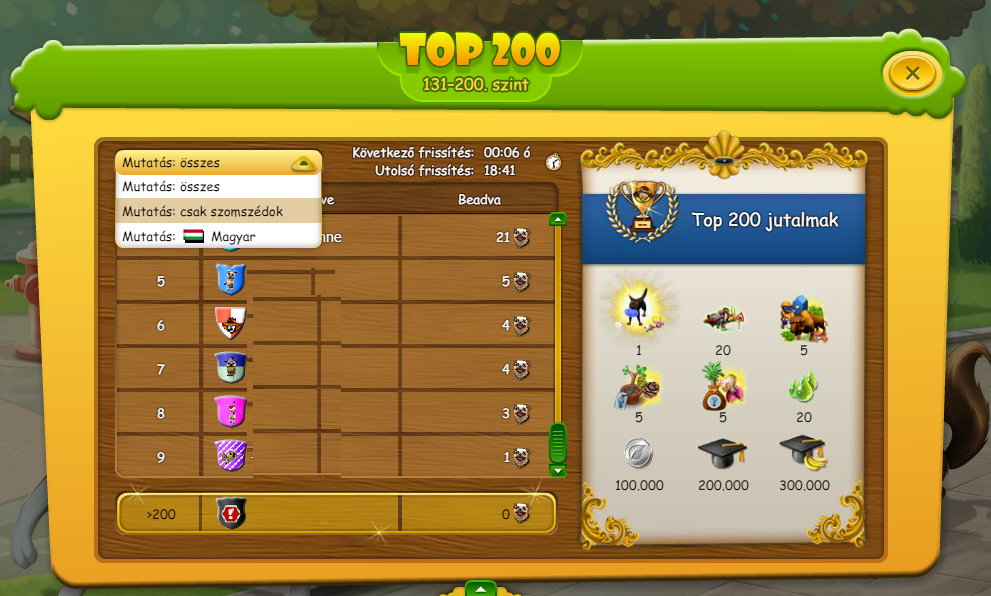Choose the rank 8 pink shield row

tap(336, 412)
